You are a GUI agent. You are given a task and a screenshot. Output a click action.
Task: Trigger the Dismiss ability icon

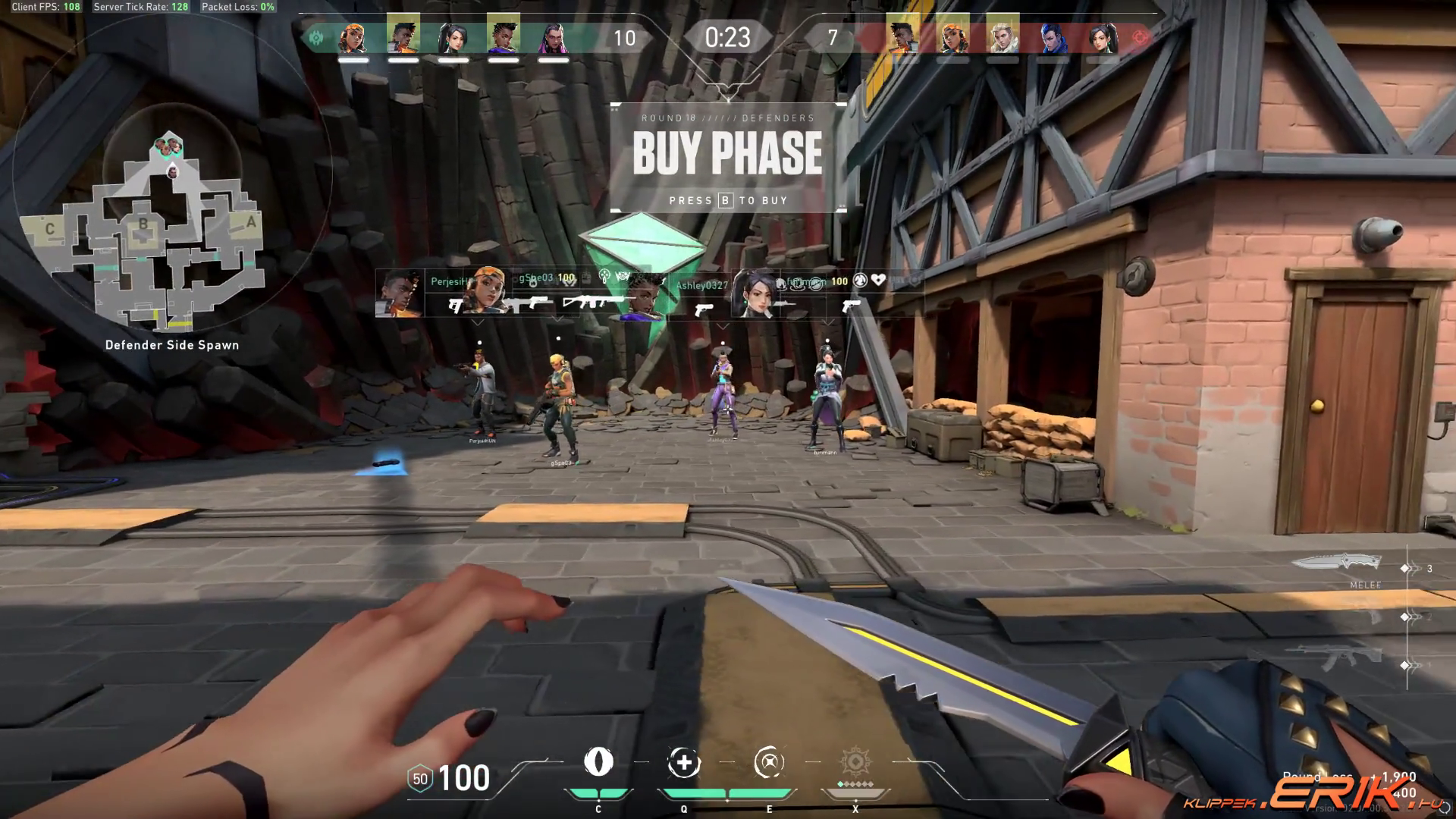pyautogui.click(x=769, y=763)
